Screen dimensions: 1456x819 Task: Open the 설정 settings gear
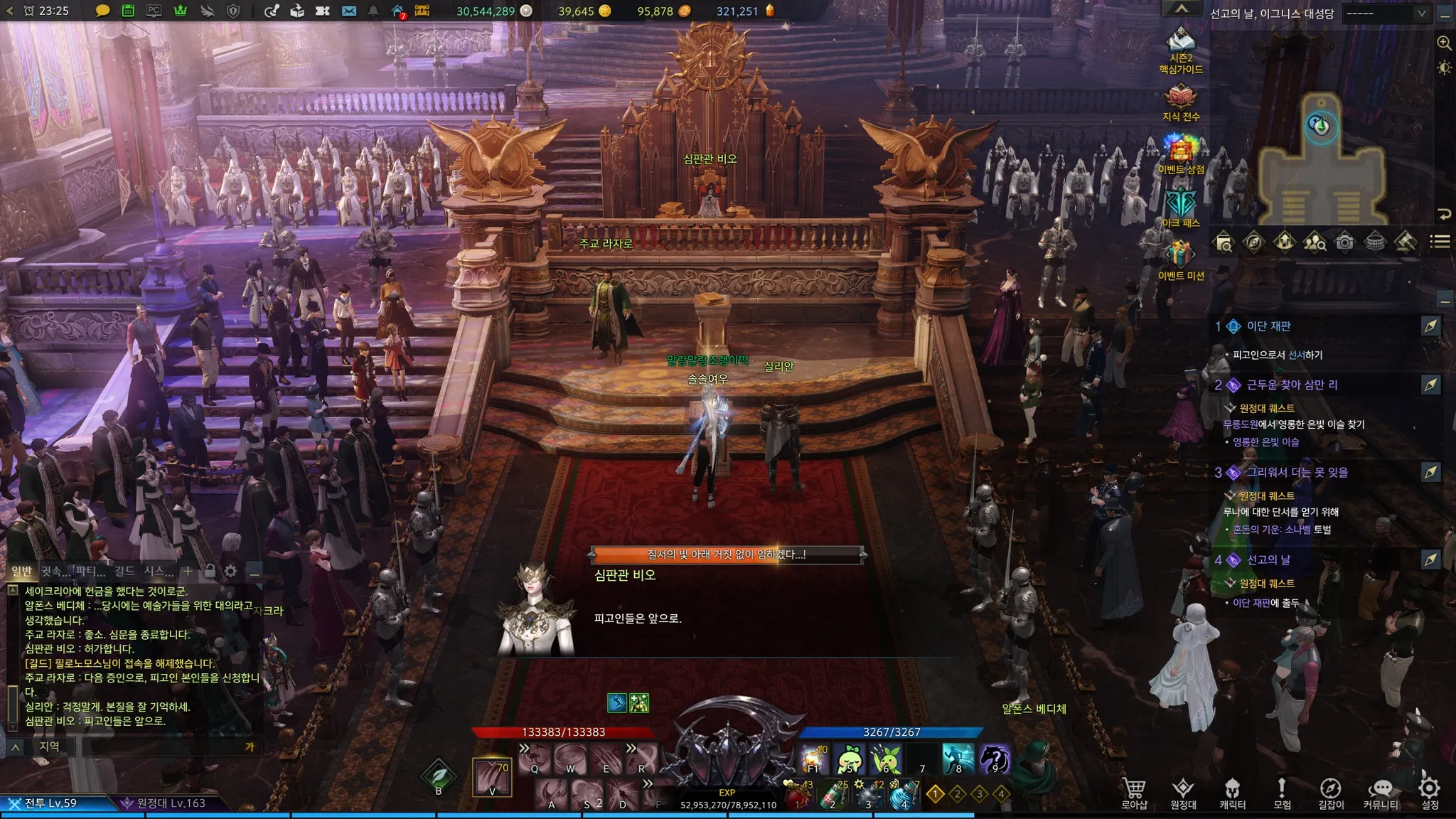1430,791
